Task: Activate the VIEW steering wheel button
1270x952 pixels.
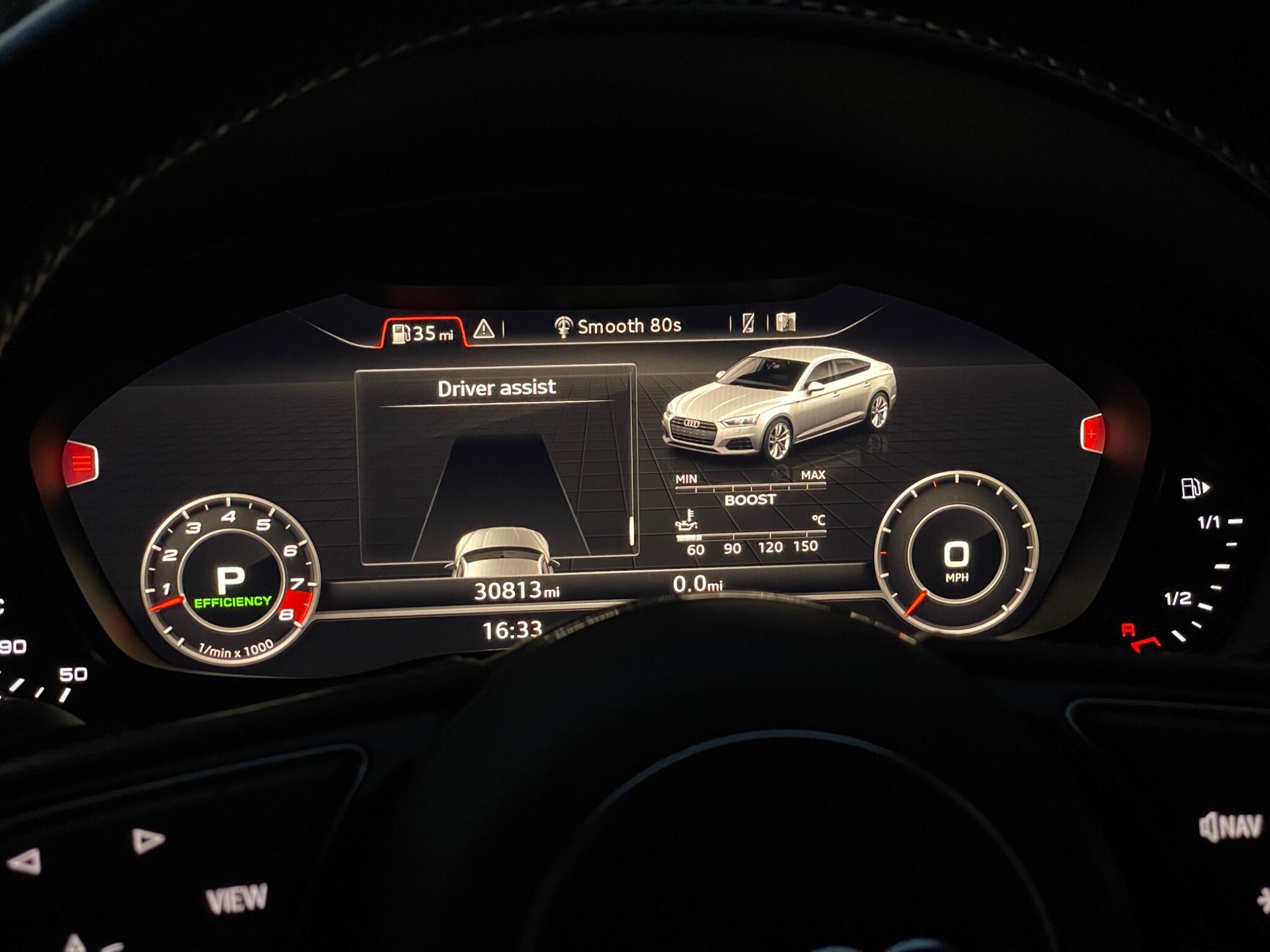Action: point(236,899)
